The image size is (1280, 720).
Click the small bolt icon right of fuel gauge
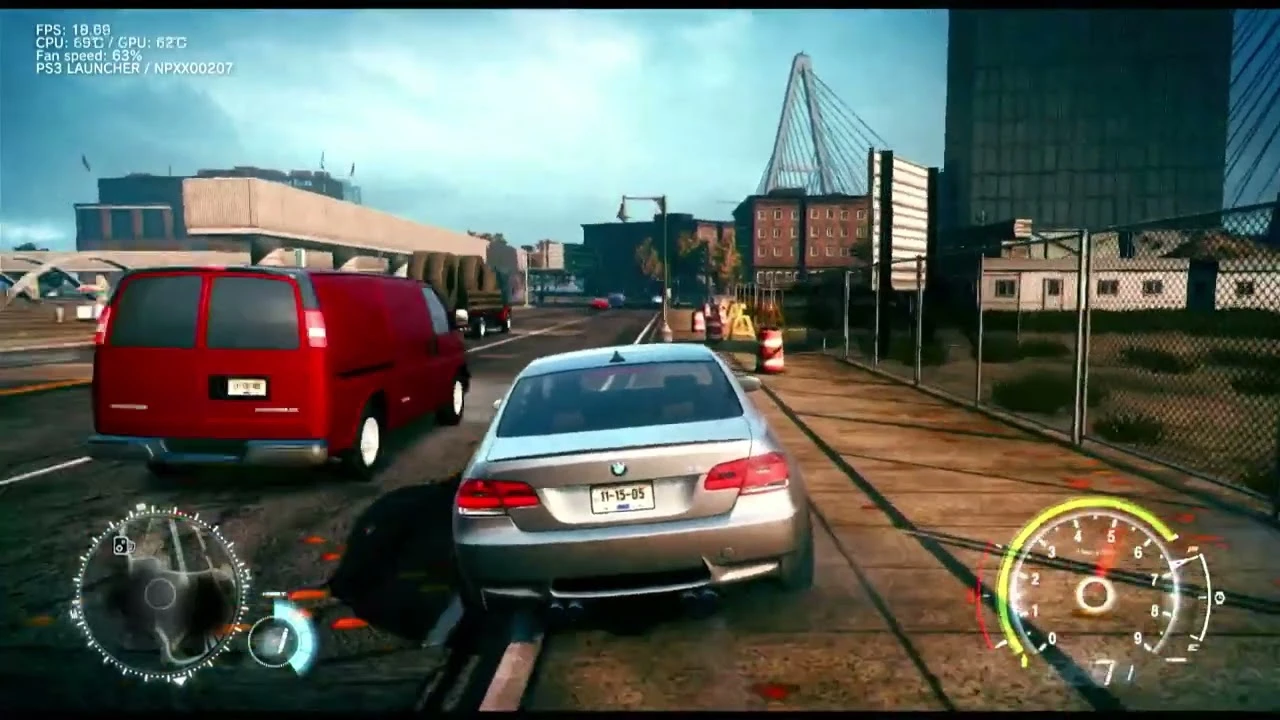pyautogui.click(x=1220, y=597)
